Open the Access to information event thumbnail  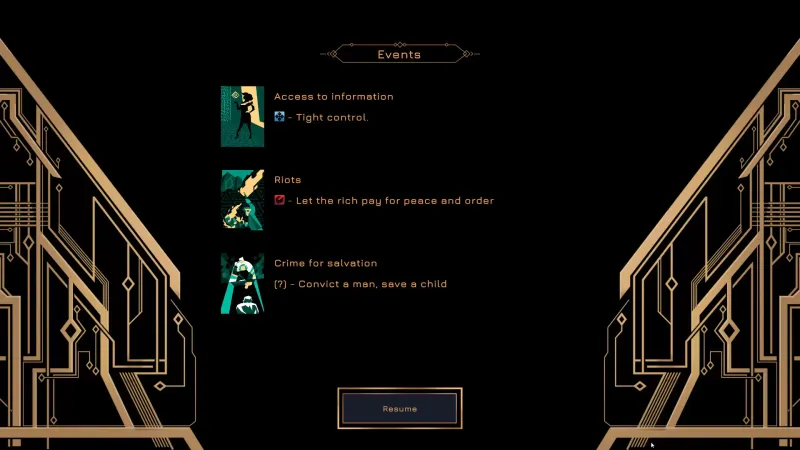[x=242, y=116]
